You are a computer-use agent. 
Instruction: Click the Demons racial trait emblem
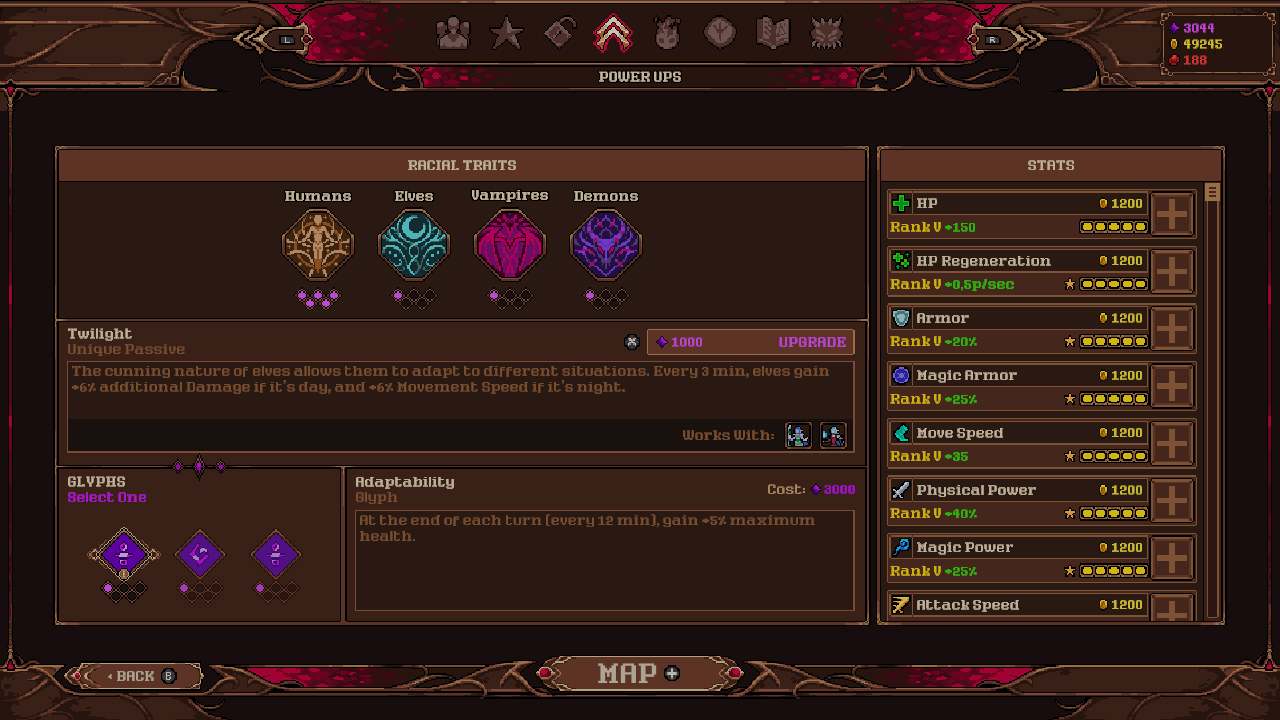coord(606,243)
